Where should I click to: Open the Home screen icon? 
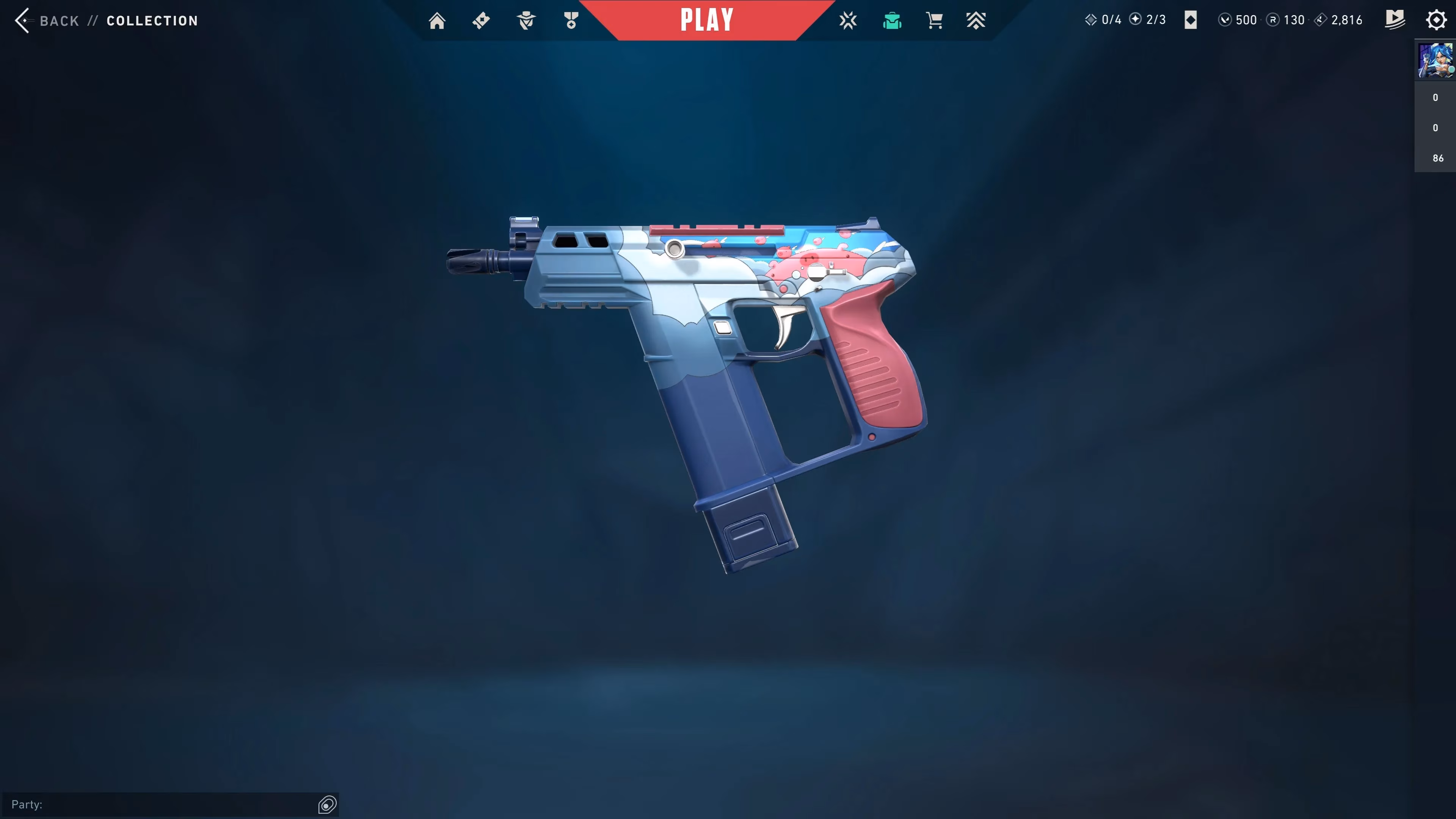[437, 20]
